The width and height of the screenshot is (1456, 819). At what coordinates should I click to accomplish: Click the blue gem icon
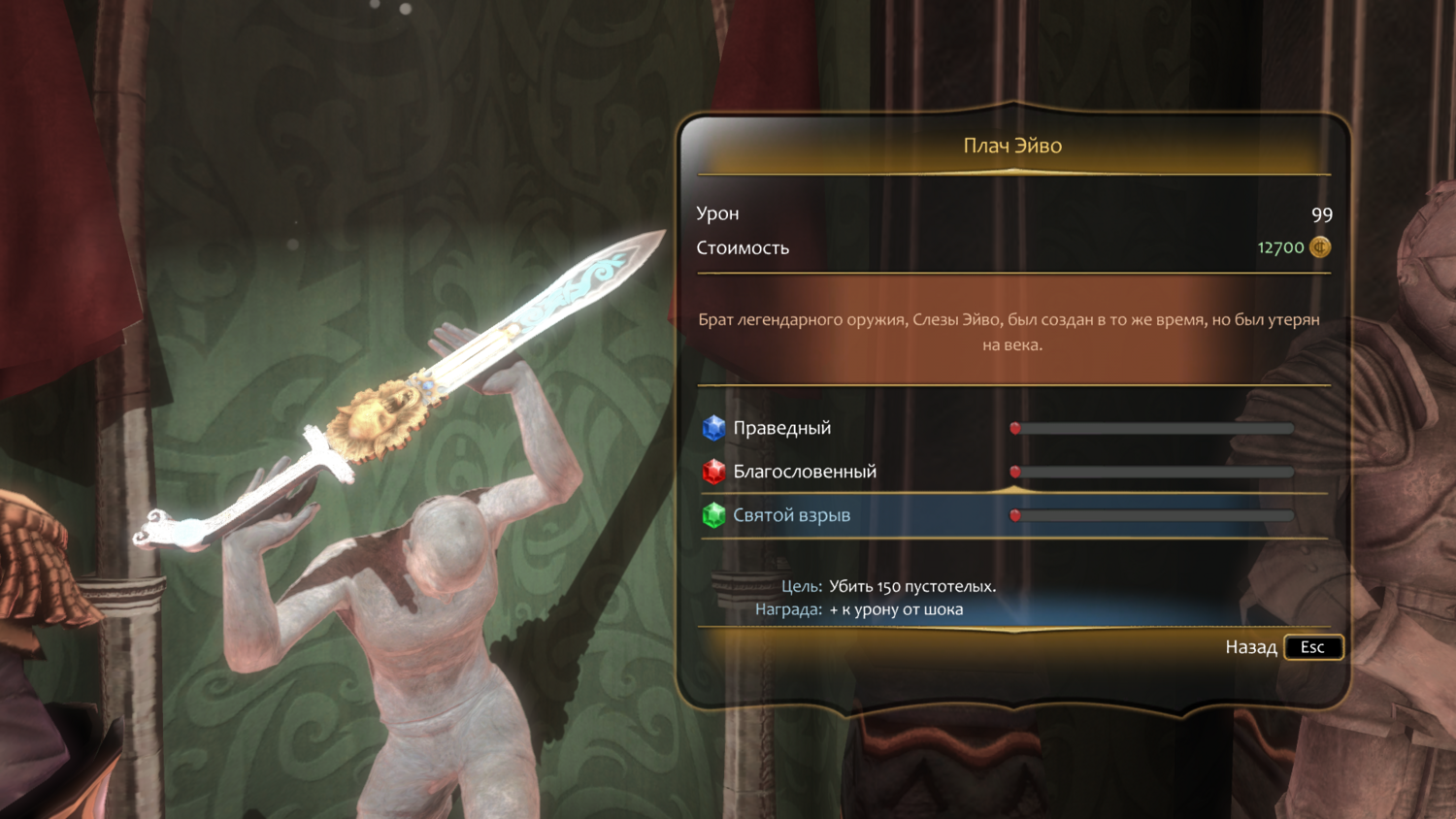coord(713,428)
